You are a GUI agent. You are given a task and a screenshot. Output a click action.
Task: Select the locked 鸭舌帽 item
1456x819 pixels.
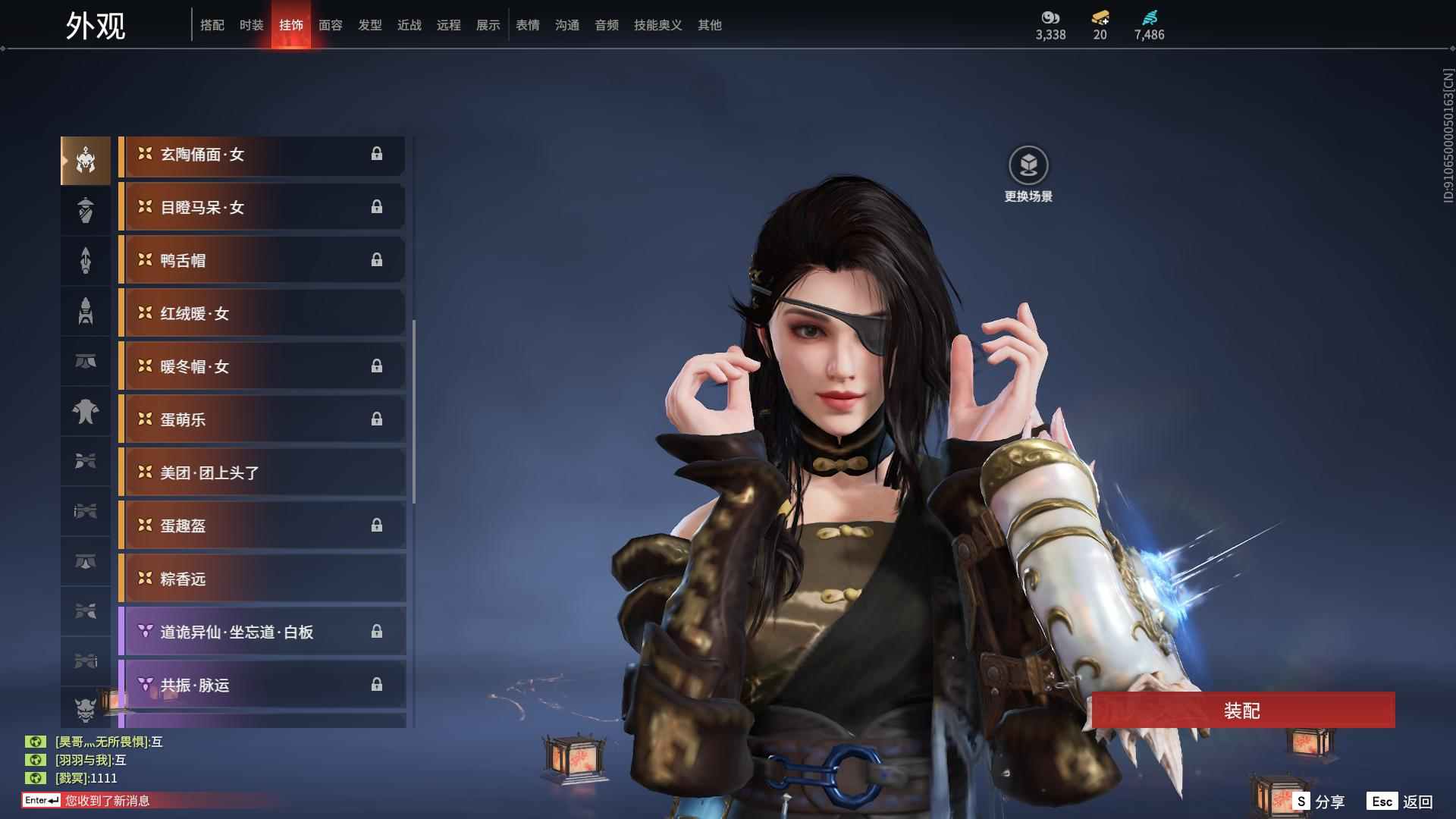262,260
